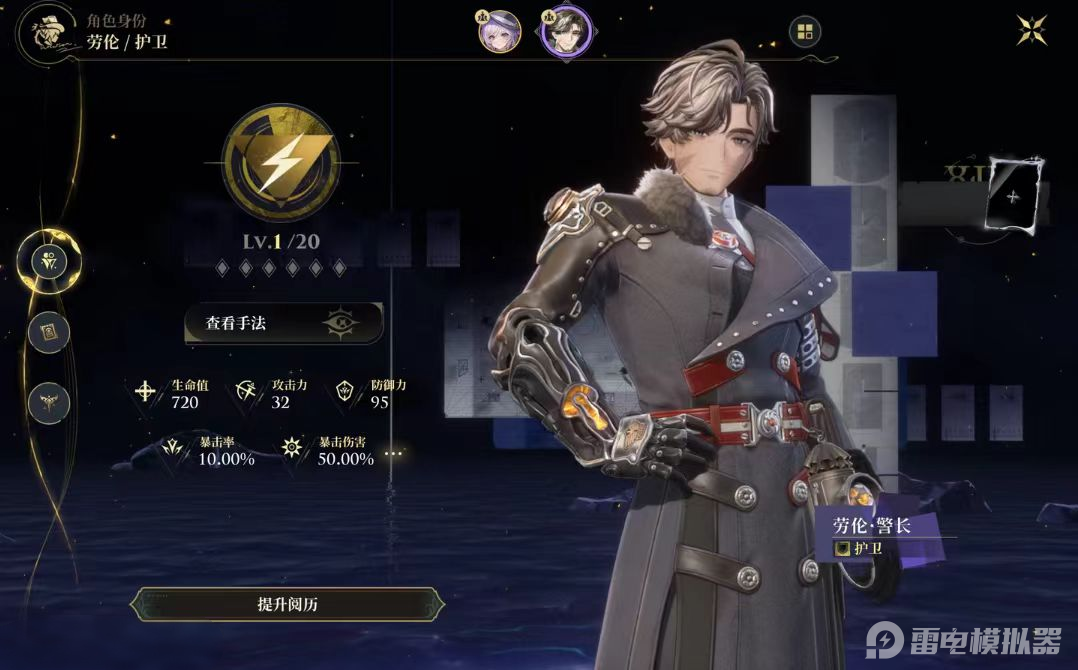Tap the detective hat emblem icon
This screenshot has width=1078, height=670.
[45, 32]
